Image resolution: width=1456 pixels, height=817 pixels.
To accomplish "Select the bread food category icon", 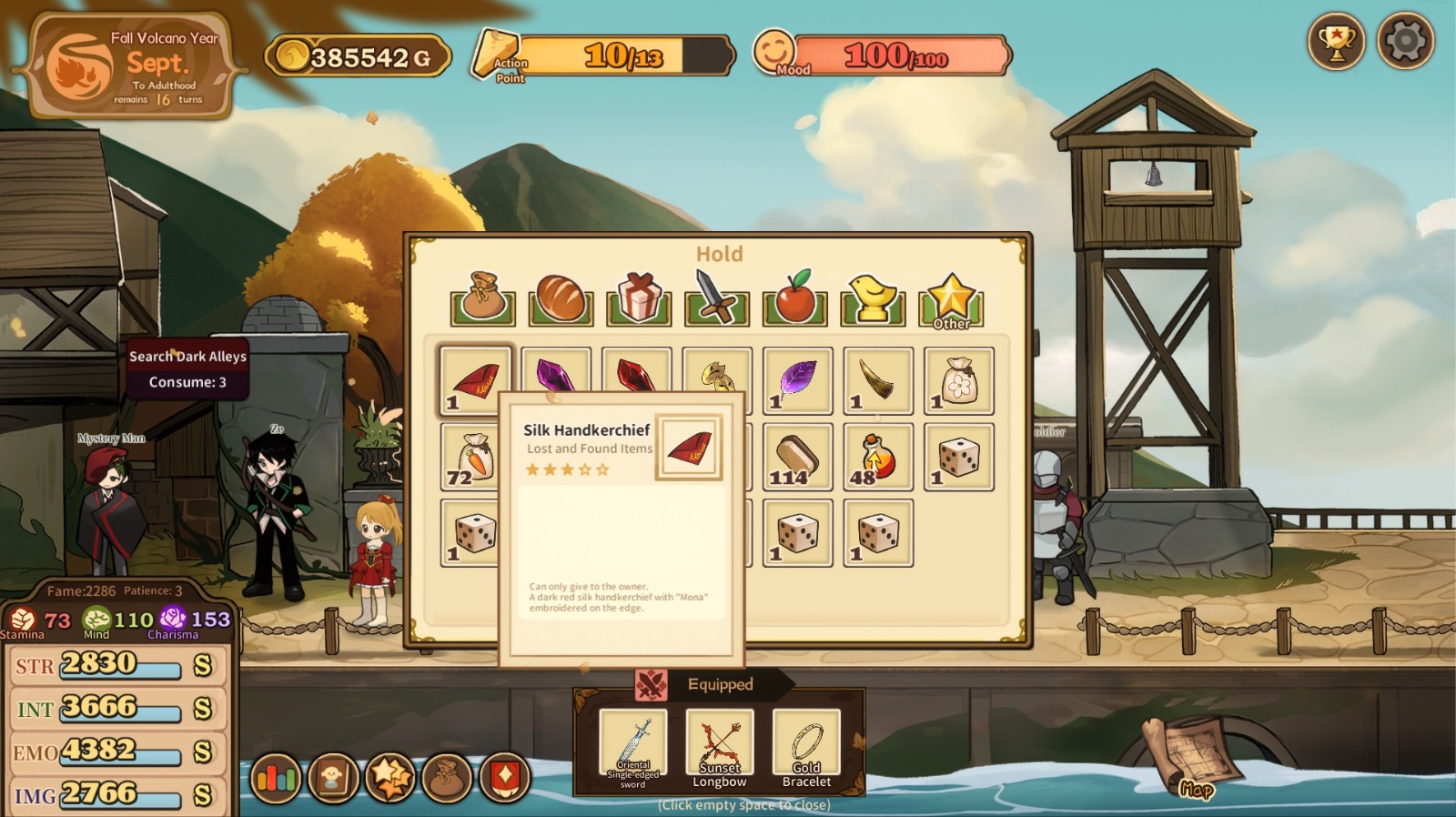I will [x=559, y=298].
